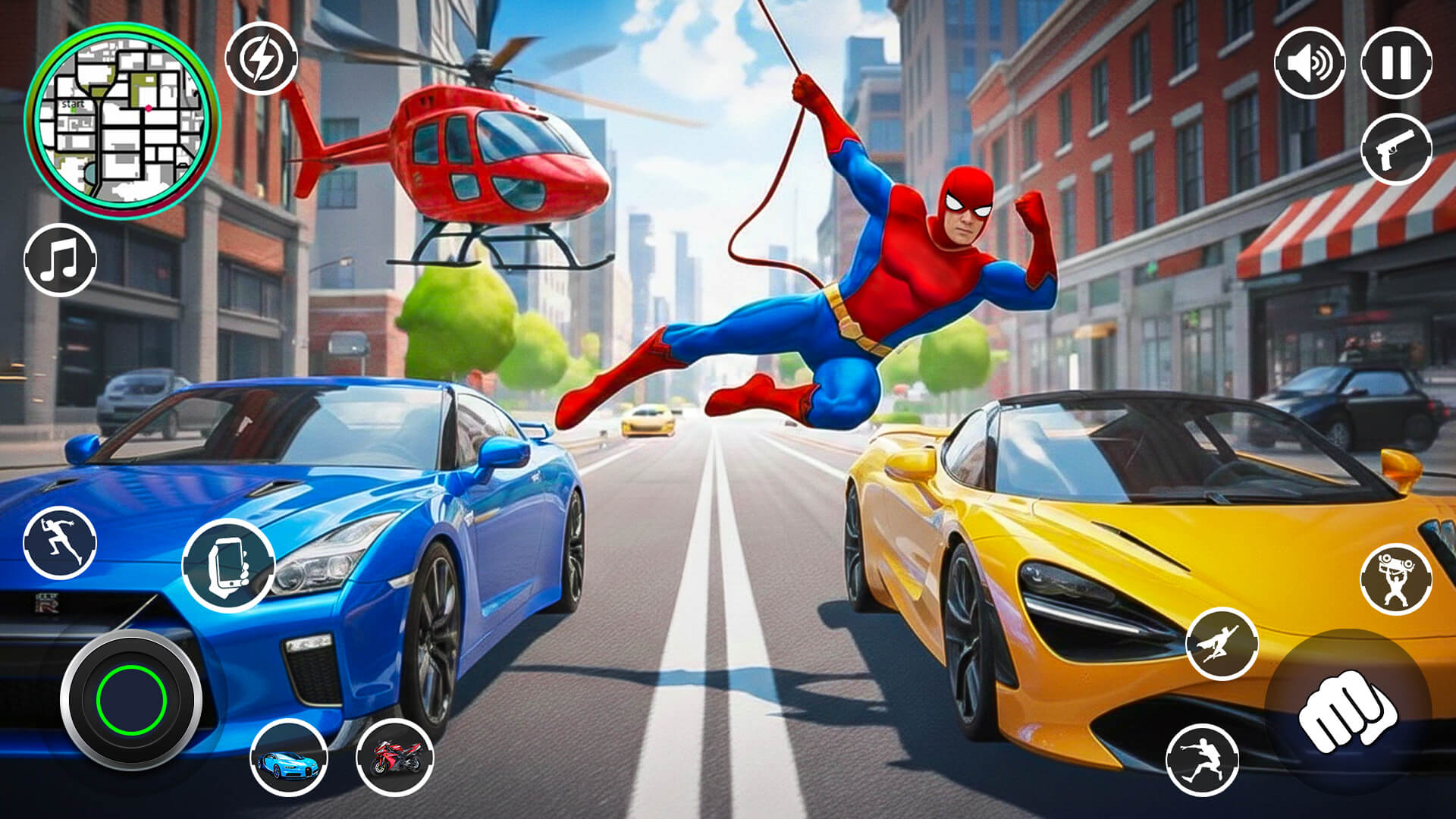
Task: Tap the 'start' marker on the minimap
Action: point(74,104)
